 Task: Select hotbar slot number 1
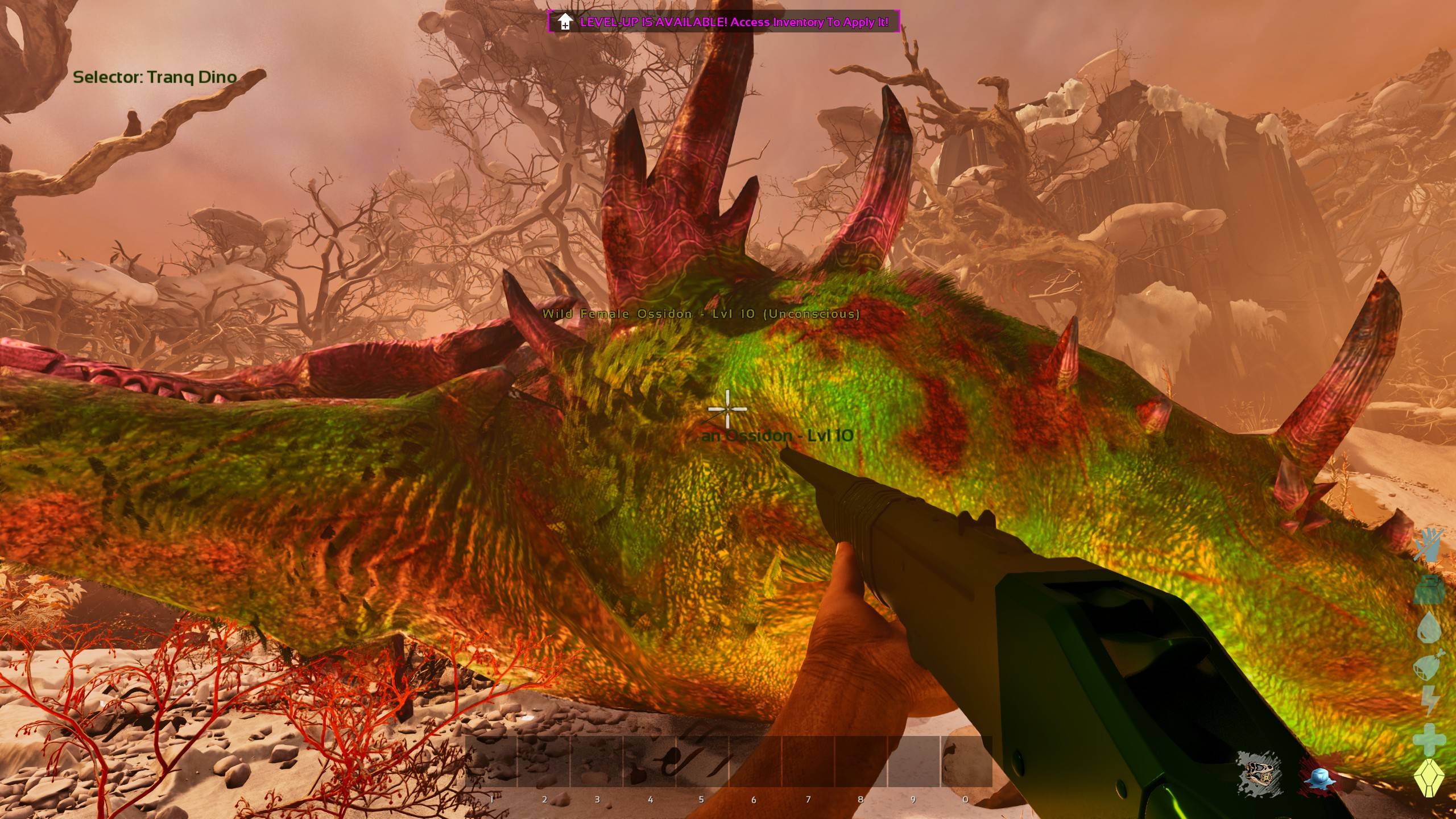491,762
